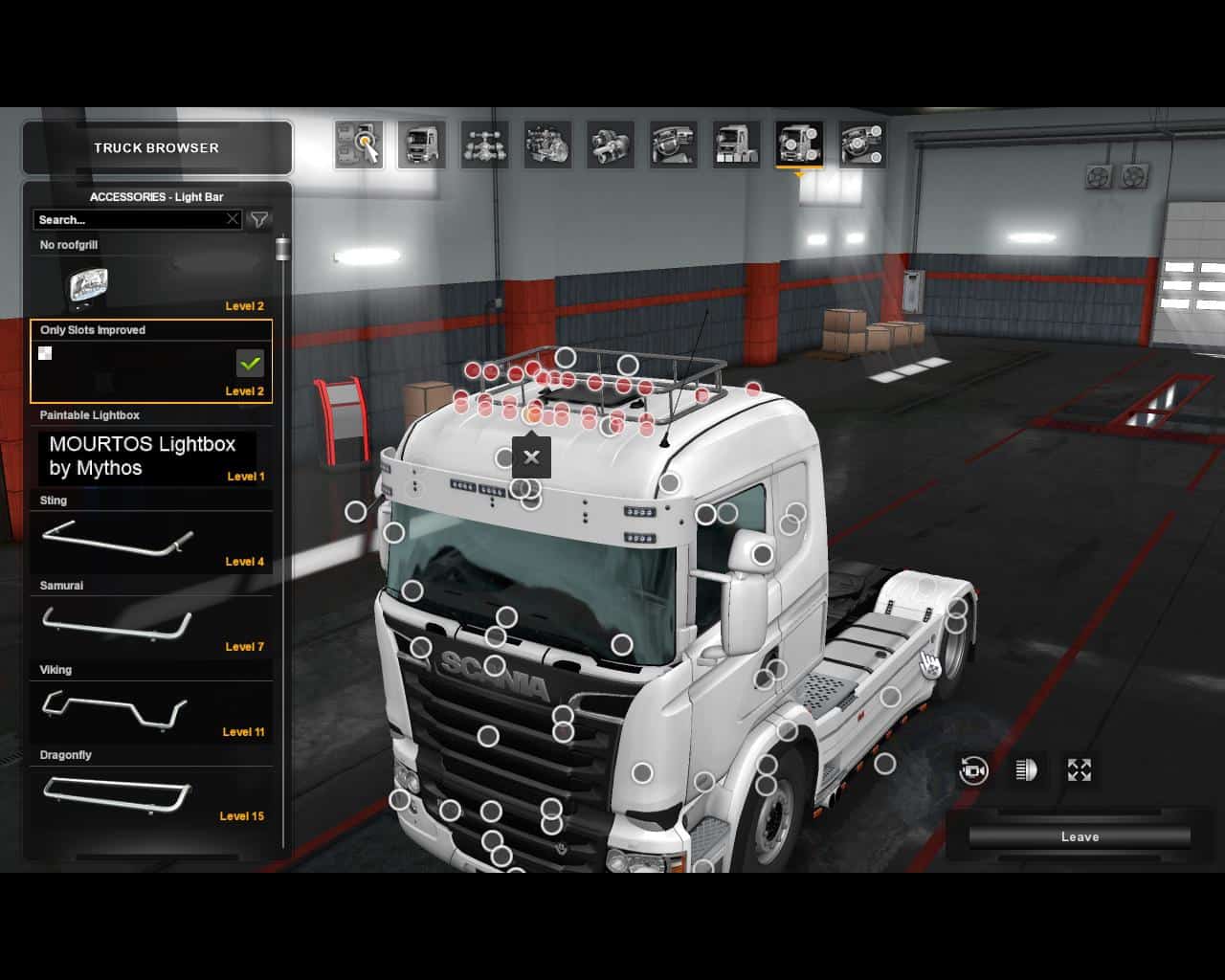Viewport: 1225px width, 980px height.
Task: Toggle the truck headlights preview
Action: (1026, 770)
